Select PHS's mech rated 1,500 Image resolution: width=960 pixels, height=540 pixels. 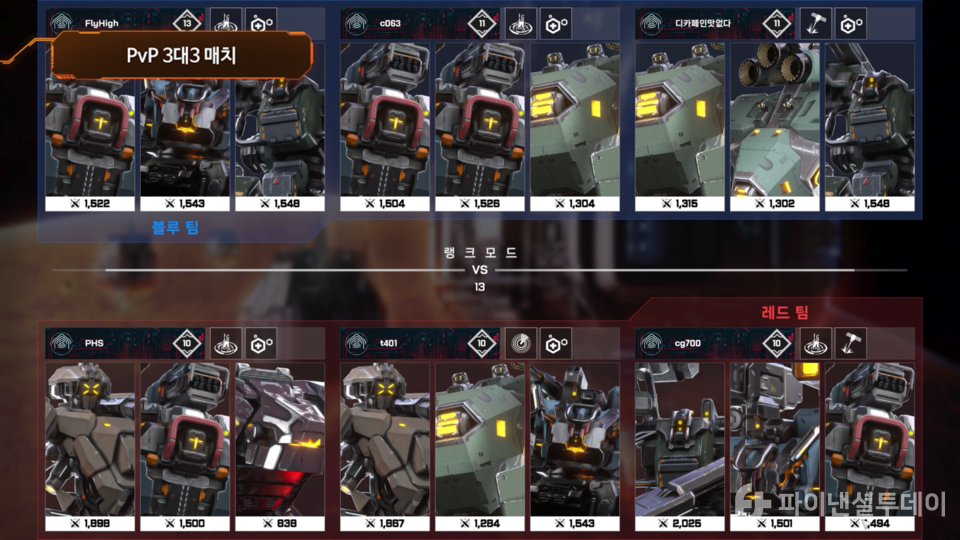(x=185, y=445)
